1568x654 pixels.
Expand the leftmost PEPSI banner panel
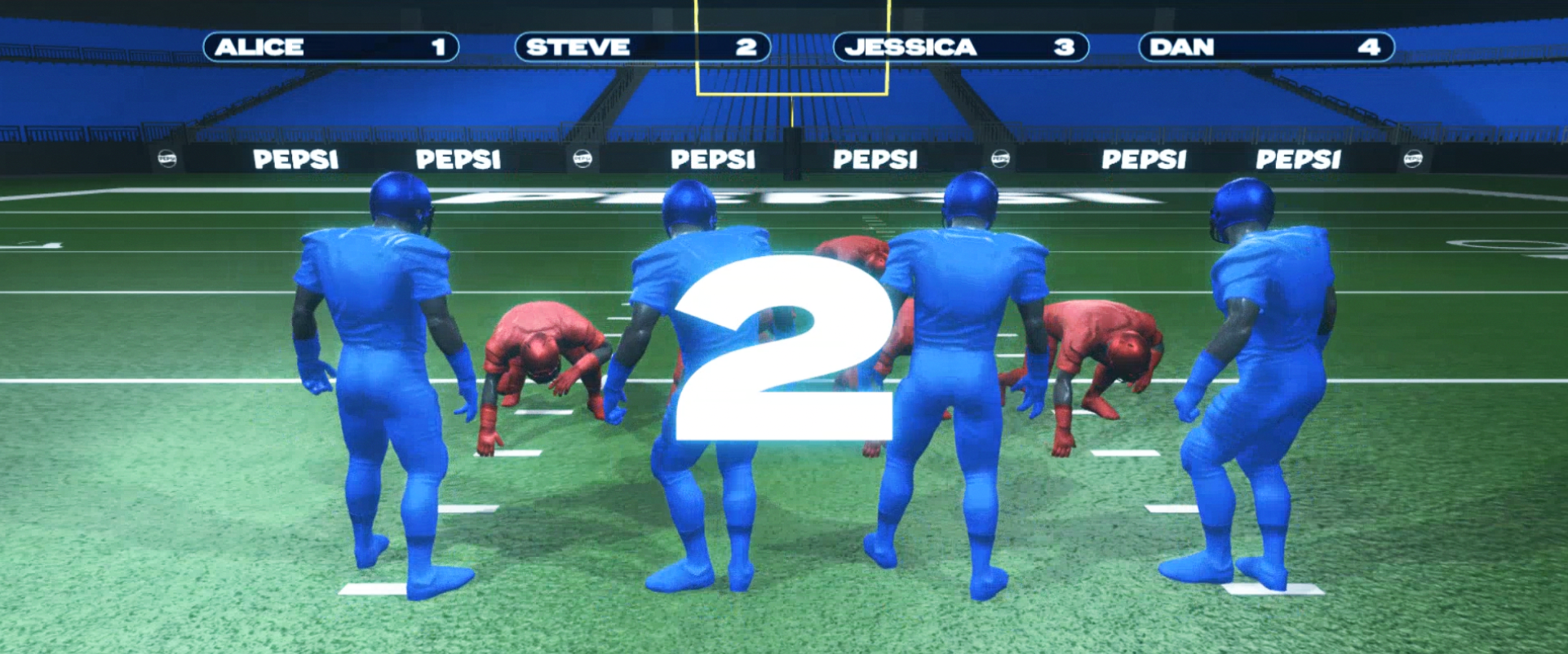(x=296, y=159)
